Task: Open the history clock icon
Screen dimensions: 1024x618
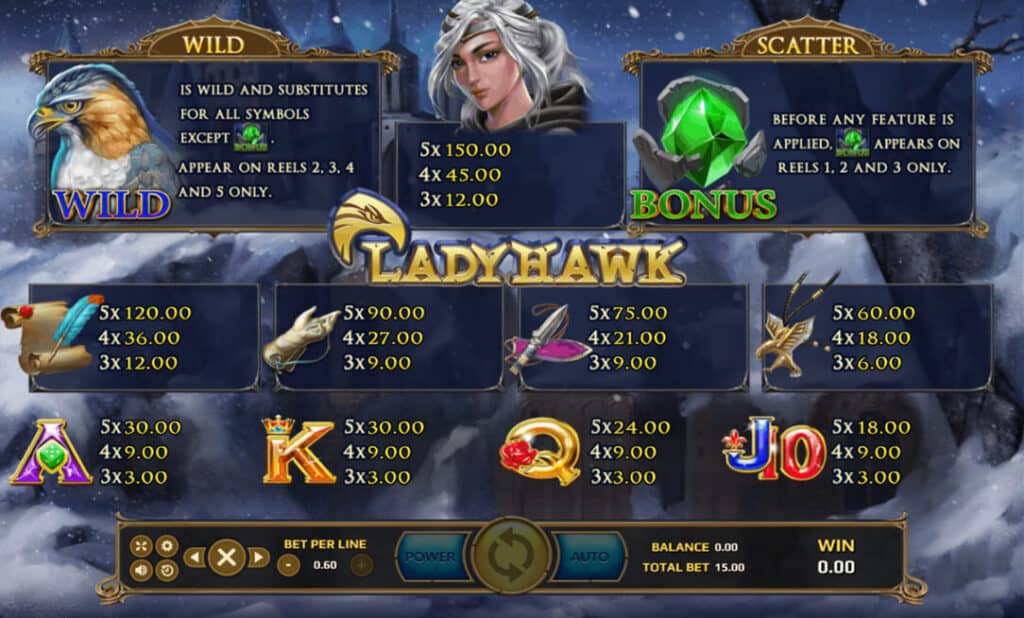Action: (166, 570)
